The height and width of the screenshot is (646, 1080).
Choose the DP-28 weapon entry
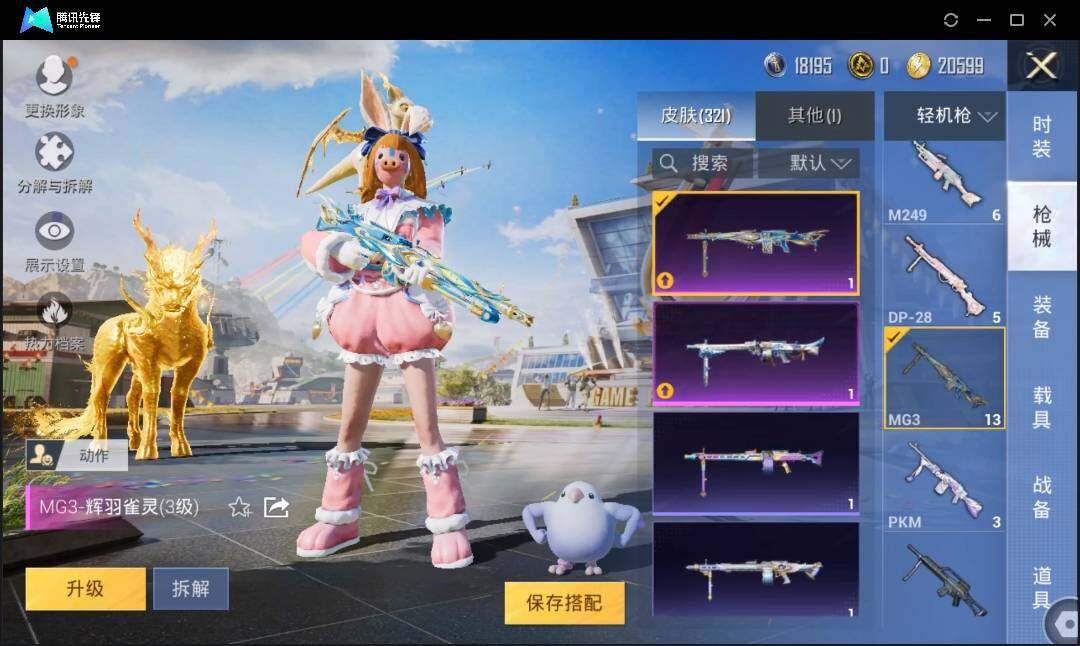click(944, 278)
